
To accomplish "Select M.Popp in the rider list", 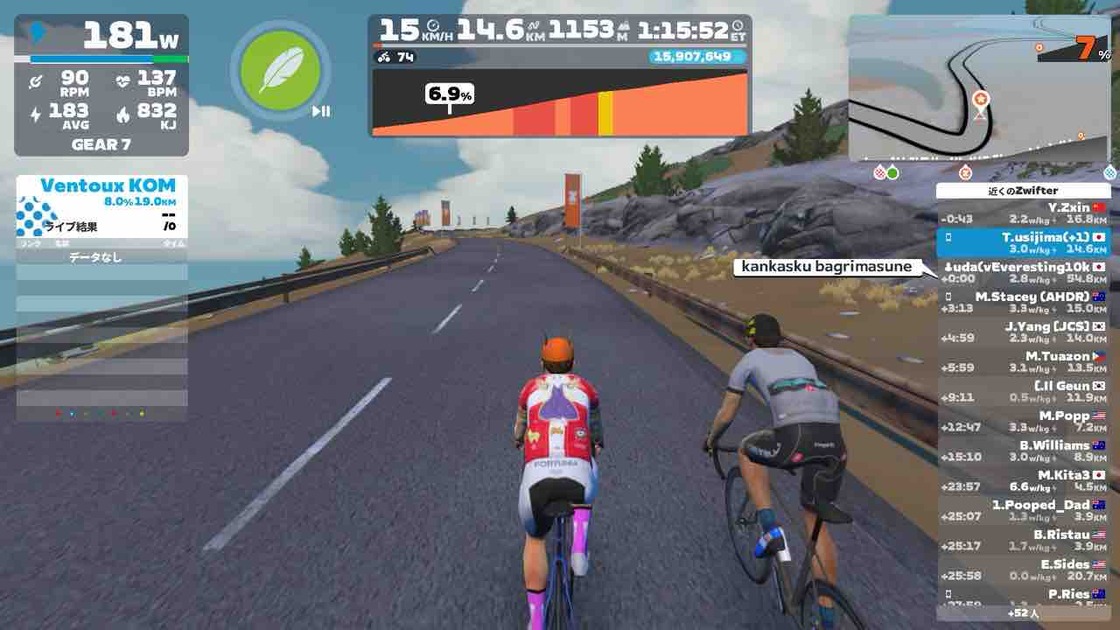I will pyautogui.click(x=1024, y=422).
